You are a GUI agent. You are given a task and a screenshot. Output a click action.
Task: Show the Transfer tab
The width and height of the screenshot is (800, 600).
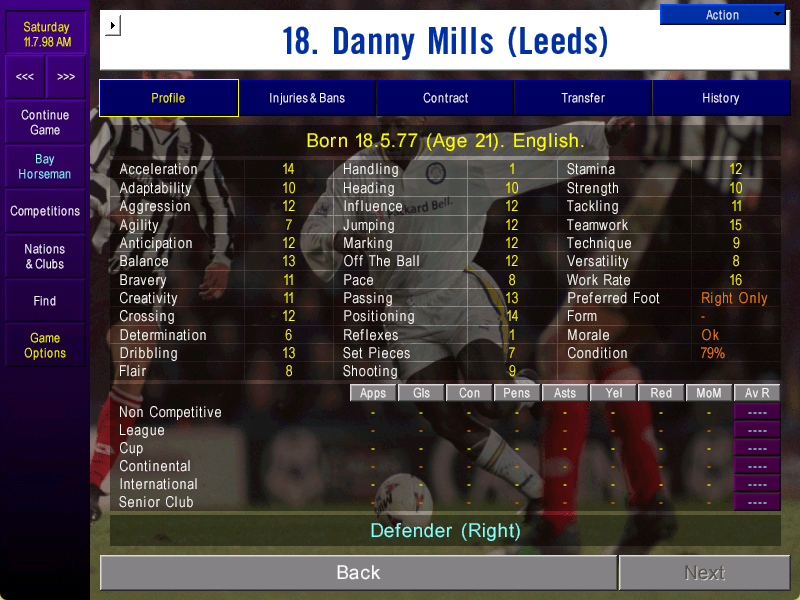click(583, 98)
